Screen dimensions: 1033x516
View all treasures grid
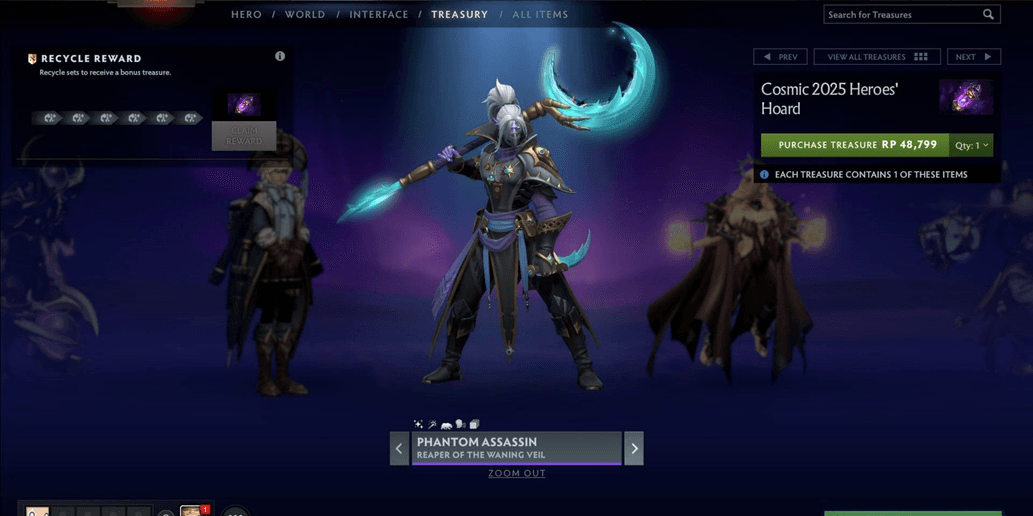[x=876, y=57]
